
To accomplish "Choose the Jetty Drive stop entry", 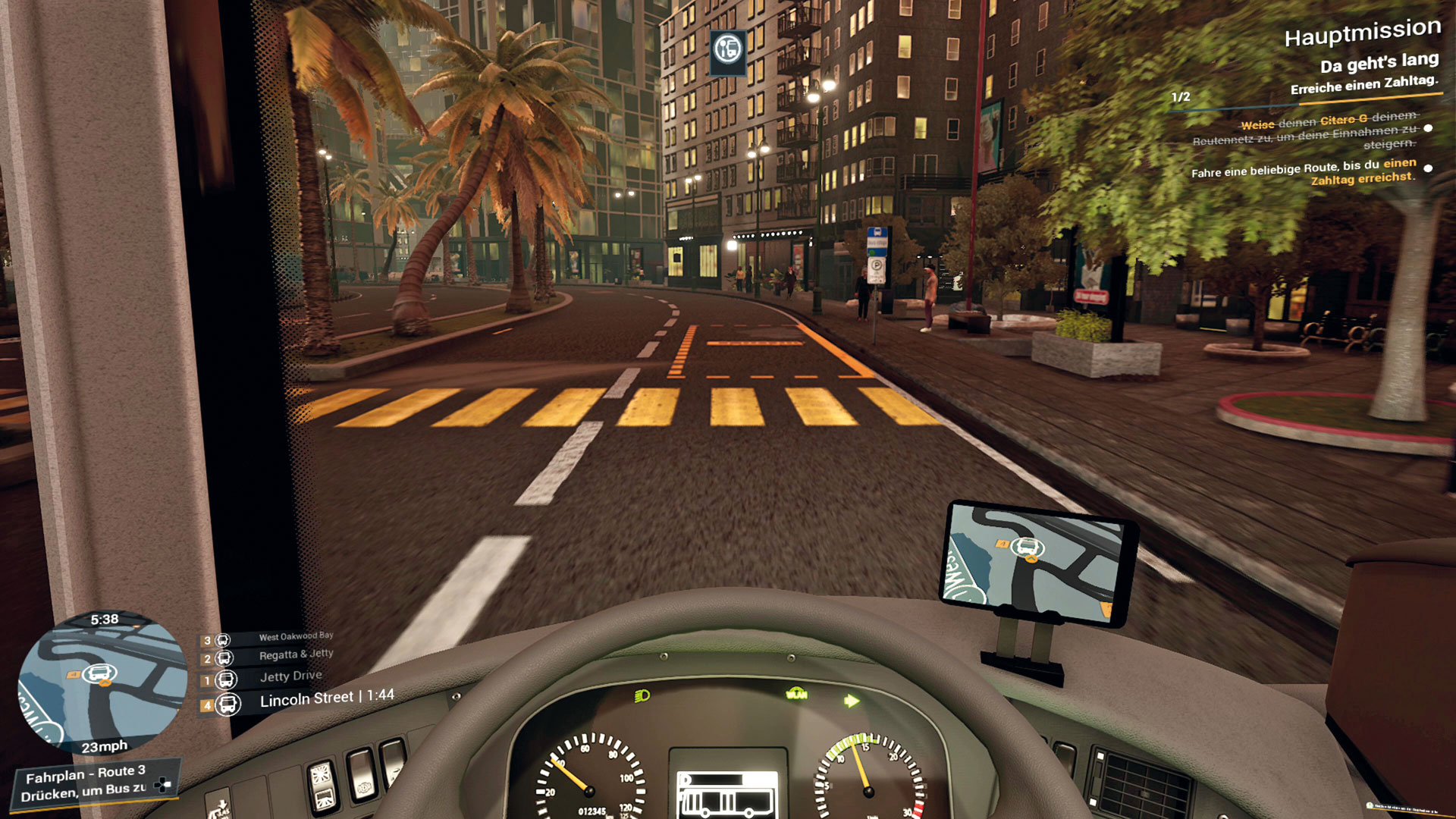I will (290, 676).
